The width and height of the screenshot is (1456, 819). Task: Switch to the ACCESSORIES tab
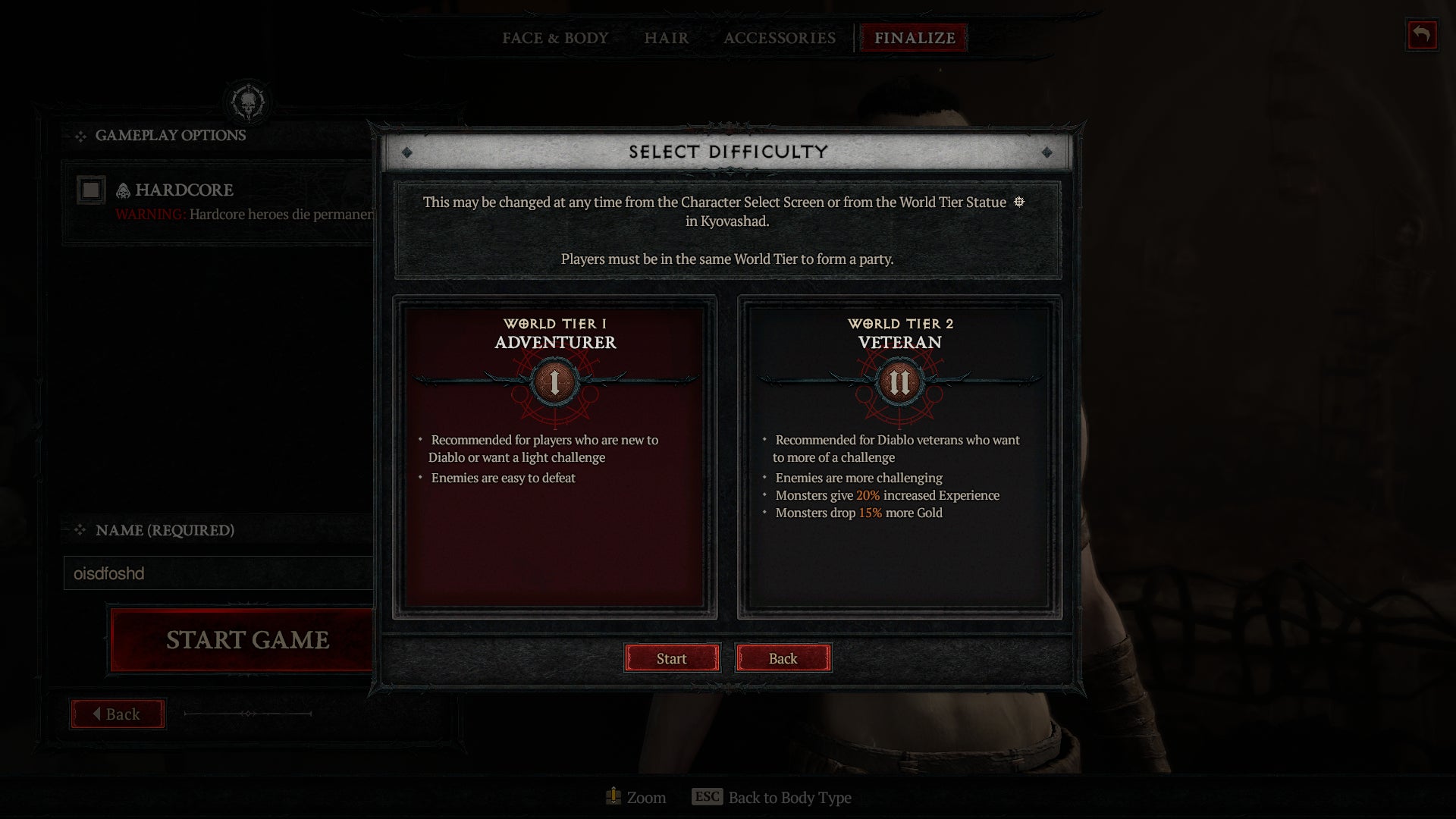coord(780,38)
